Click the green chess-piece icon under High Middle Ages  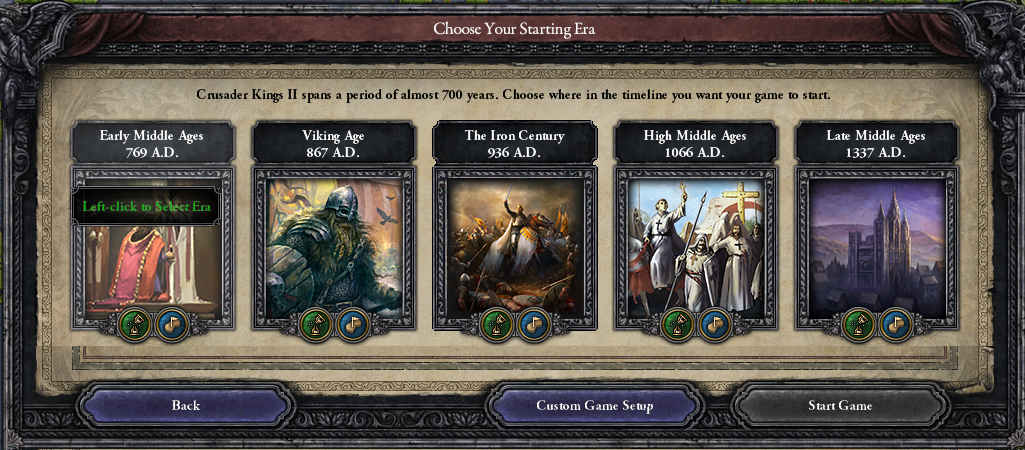click(678, 324)
